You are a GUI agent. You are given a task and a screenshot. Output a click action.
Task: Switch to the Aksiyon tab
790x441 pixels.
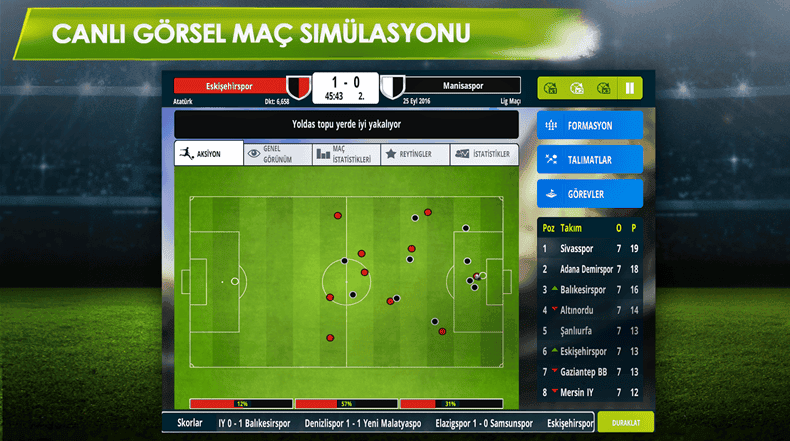(208, 153)
